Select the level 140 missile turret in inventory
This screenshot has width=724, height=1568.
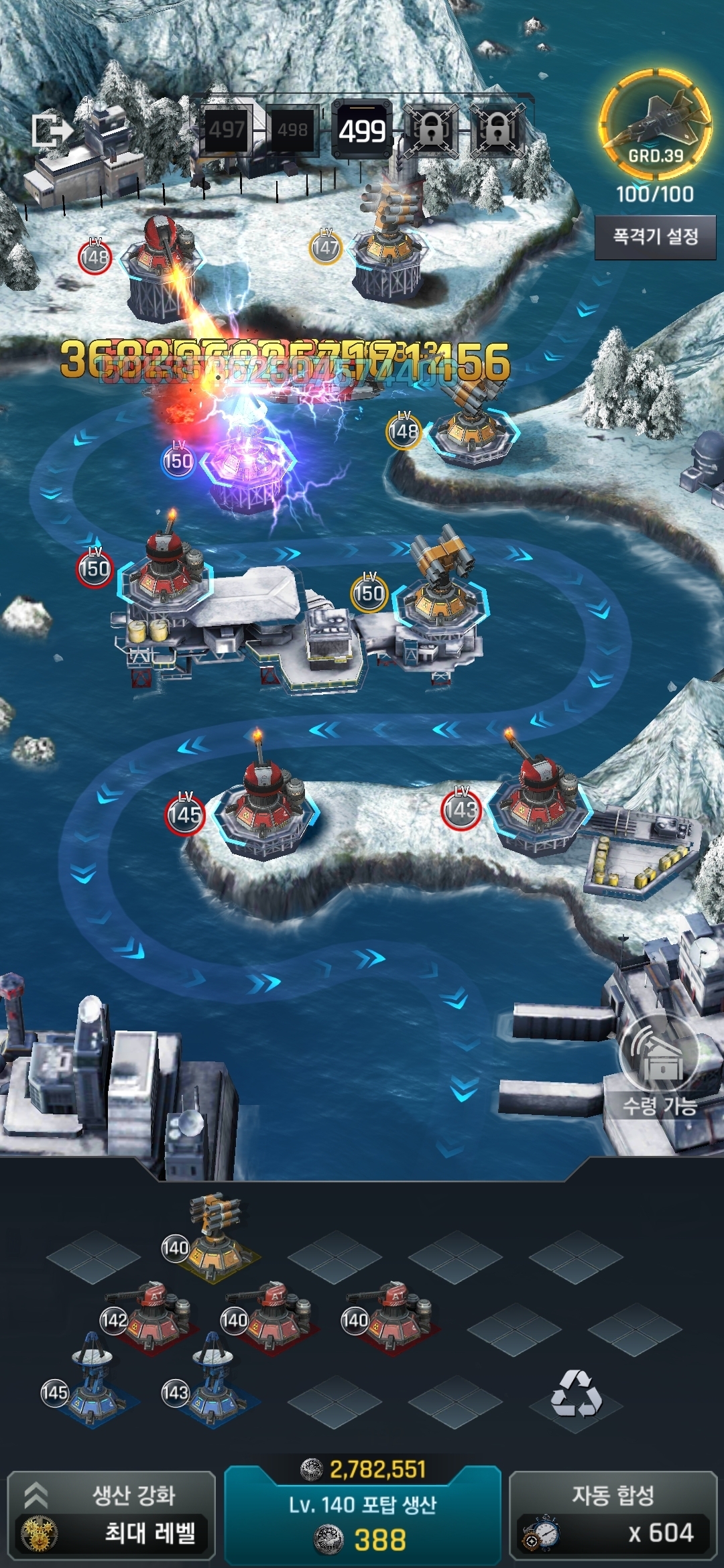(213, 1238)
